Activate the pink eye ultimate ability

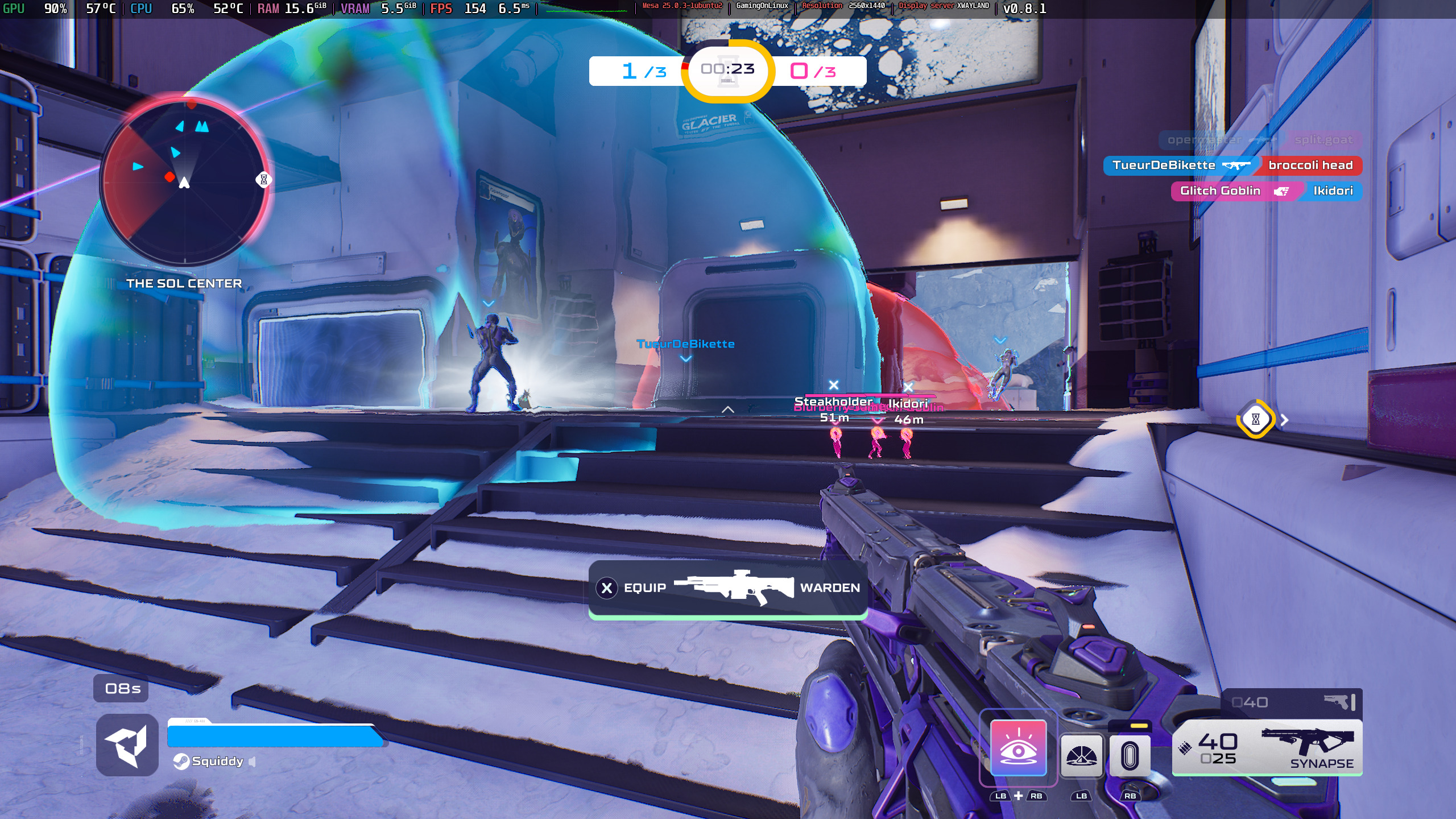pos(1018,747)
